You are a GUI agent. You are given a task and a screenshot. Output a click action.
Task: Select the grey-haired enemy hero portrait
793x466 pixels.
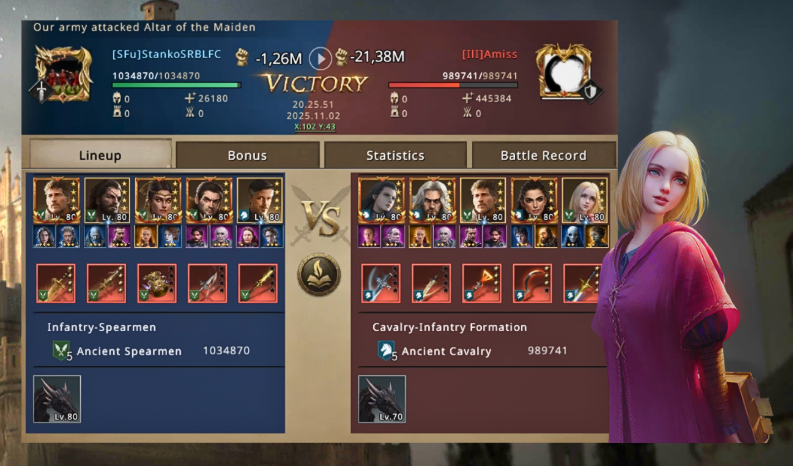pyautogui.click(x=431, y=200)
